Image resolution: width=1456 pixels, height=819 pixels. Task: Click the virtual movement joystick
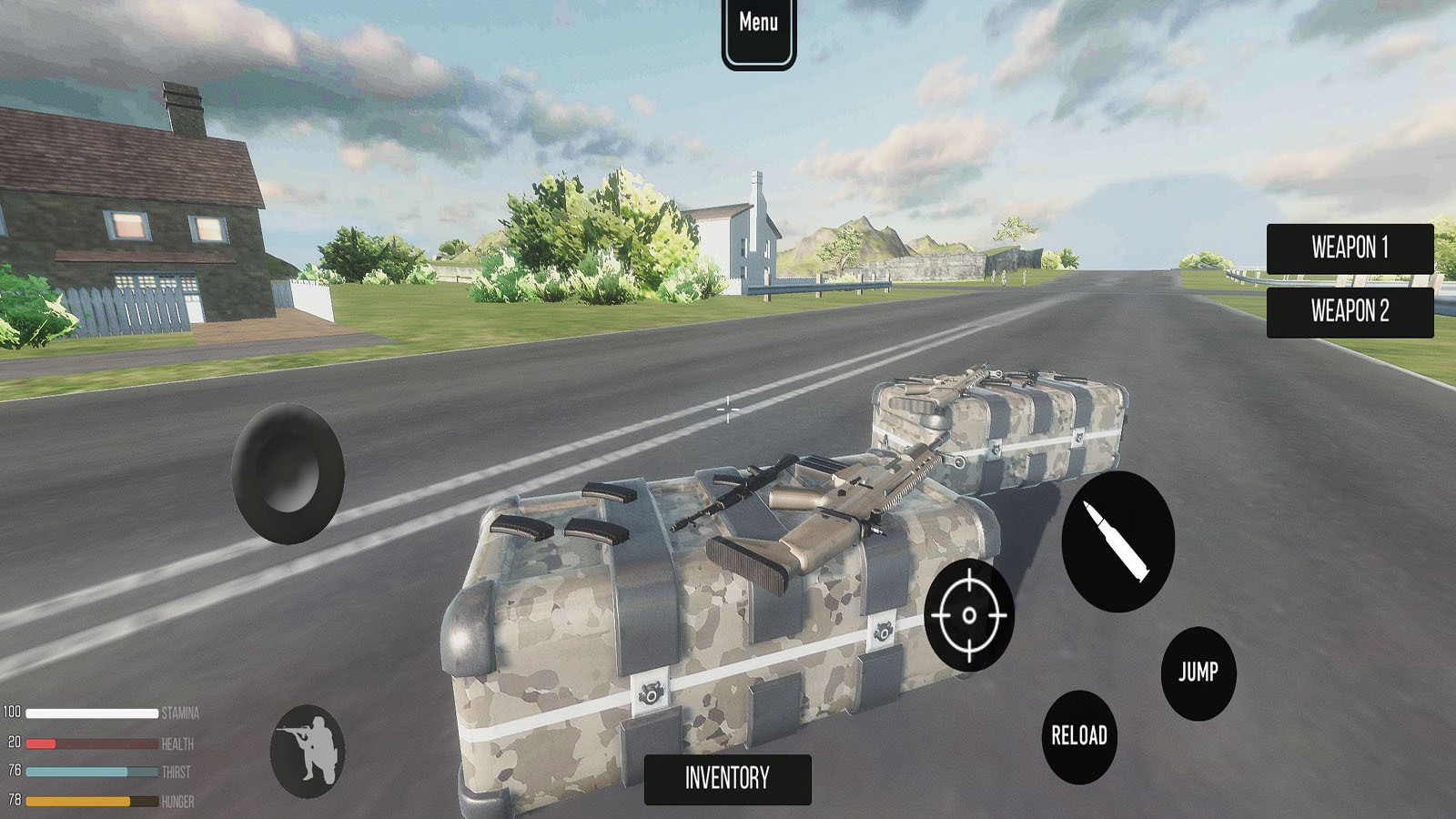coord(288,473)
